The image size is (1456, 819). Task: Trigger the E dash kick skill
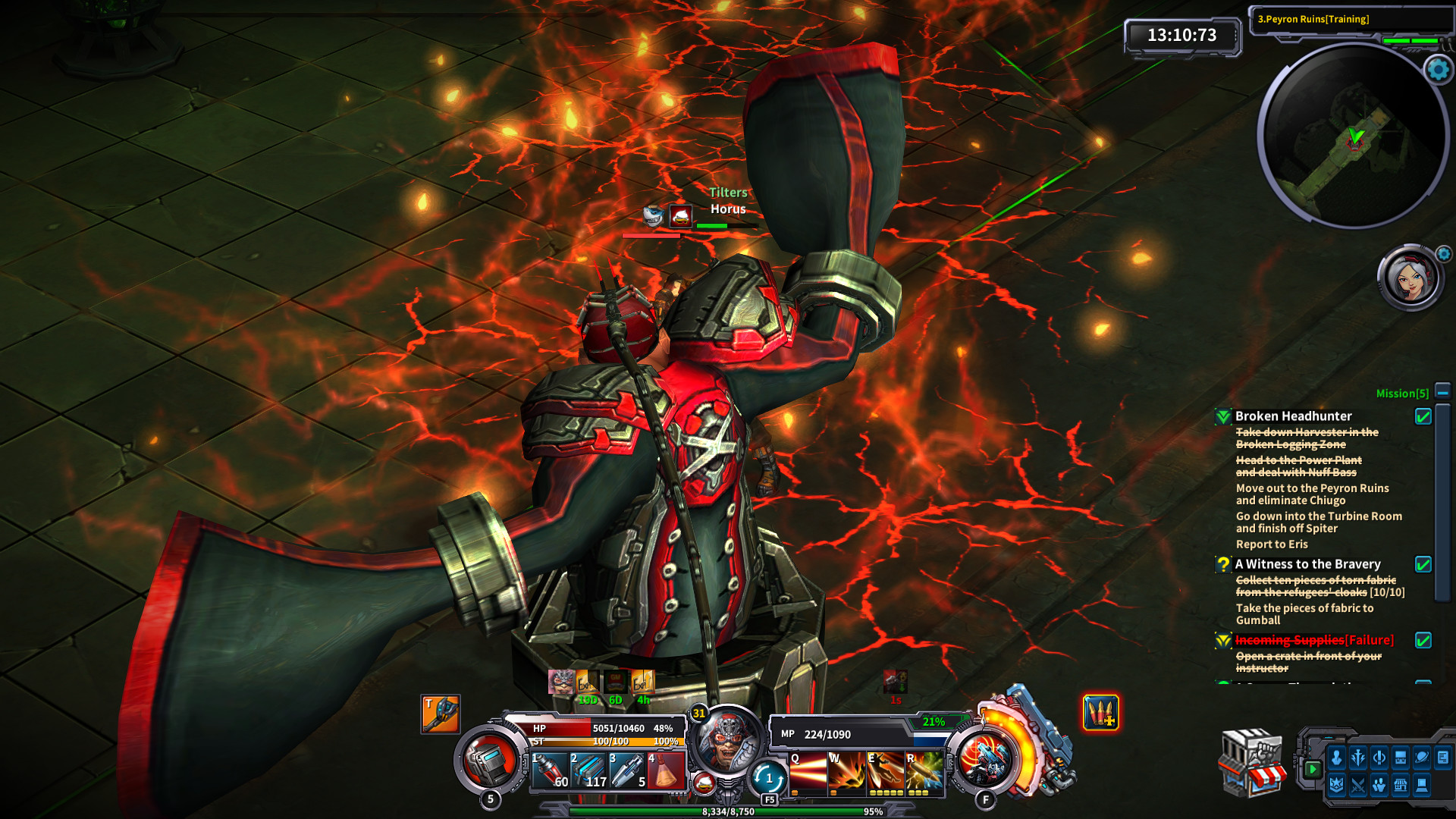886,772
